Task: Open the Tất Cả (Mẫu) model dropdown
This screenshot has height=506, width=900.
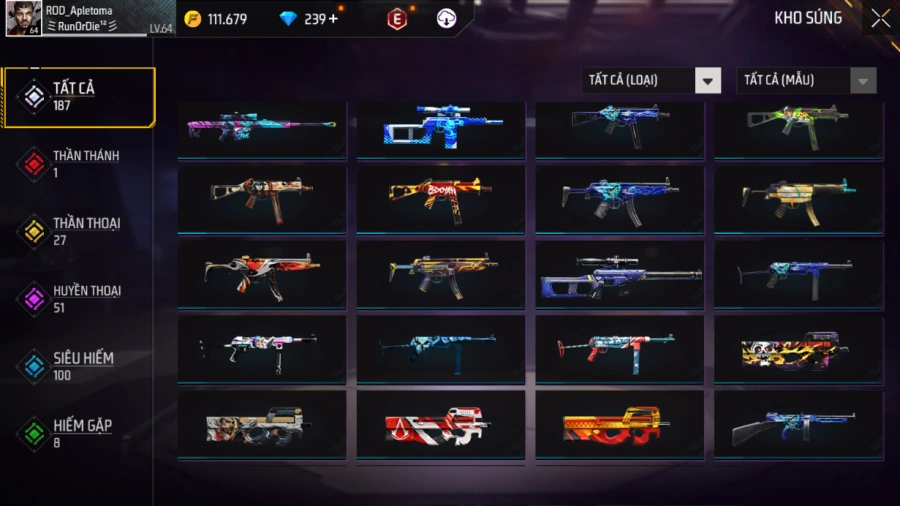Action: (x=807, y=81)
